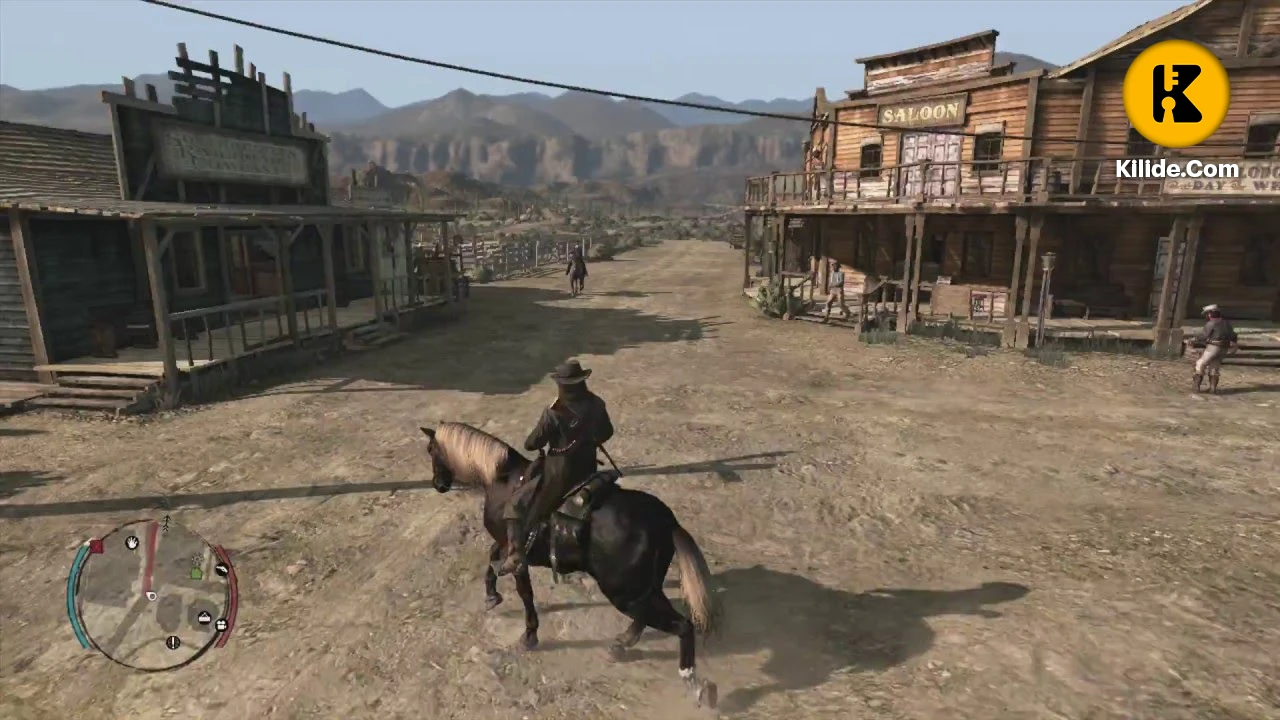The width and height of the screenshot is (1280, 720).
Task: Click the compass north arrow above the minimap
Action: 166,521
